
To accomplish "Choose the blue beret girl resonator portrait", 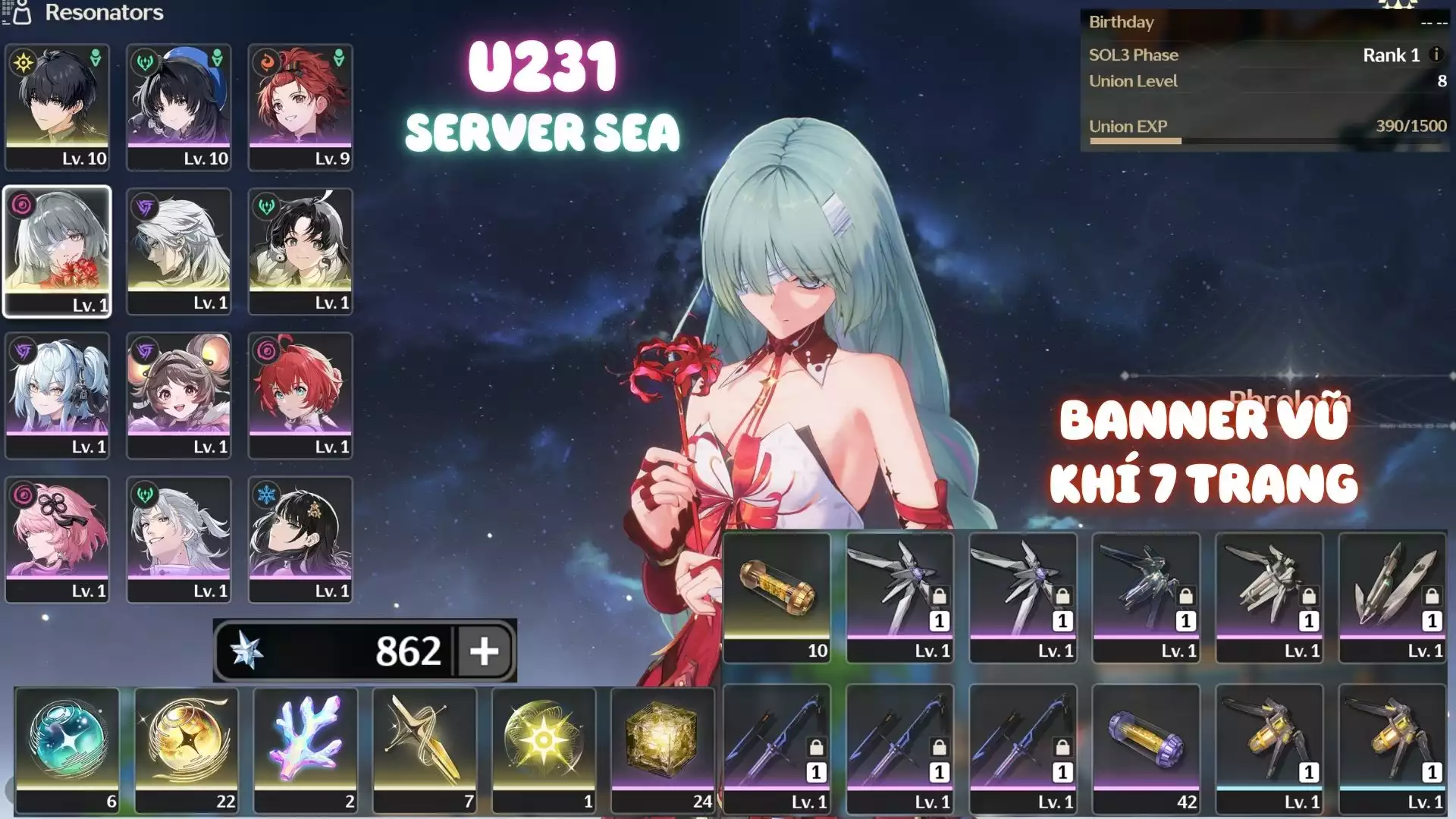I will 179,106.
